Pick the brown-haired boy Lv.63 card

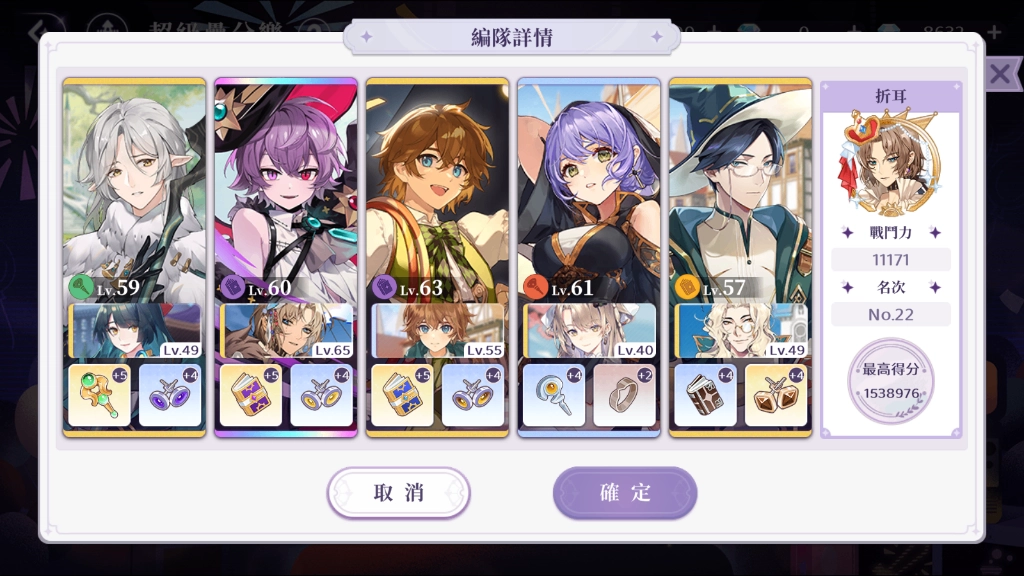(x=437, y=190)
